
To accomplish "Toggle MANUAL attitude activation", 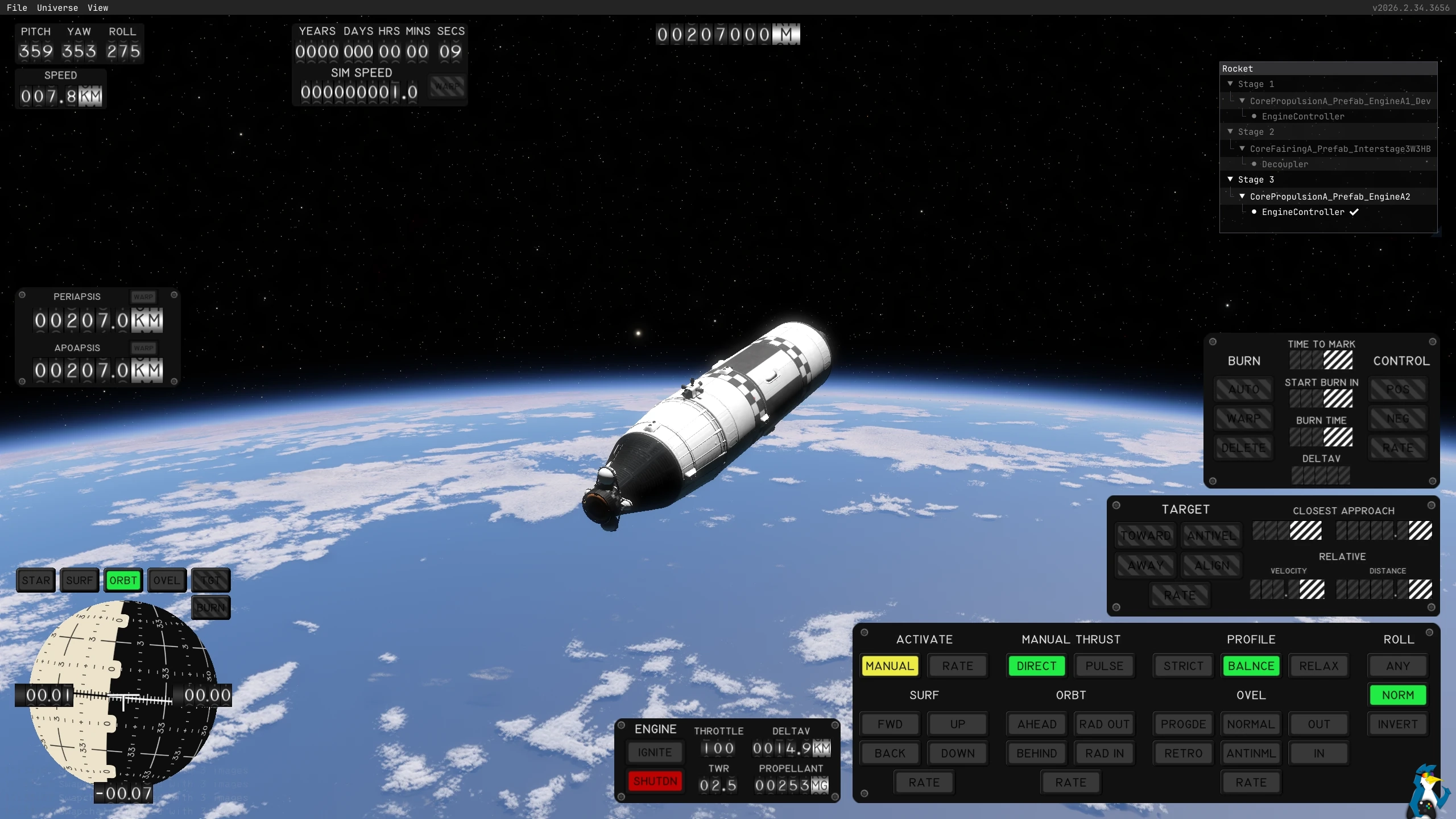I will pos(890,666).
